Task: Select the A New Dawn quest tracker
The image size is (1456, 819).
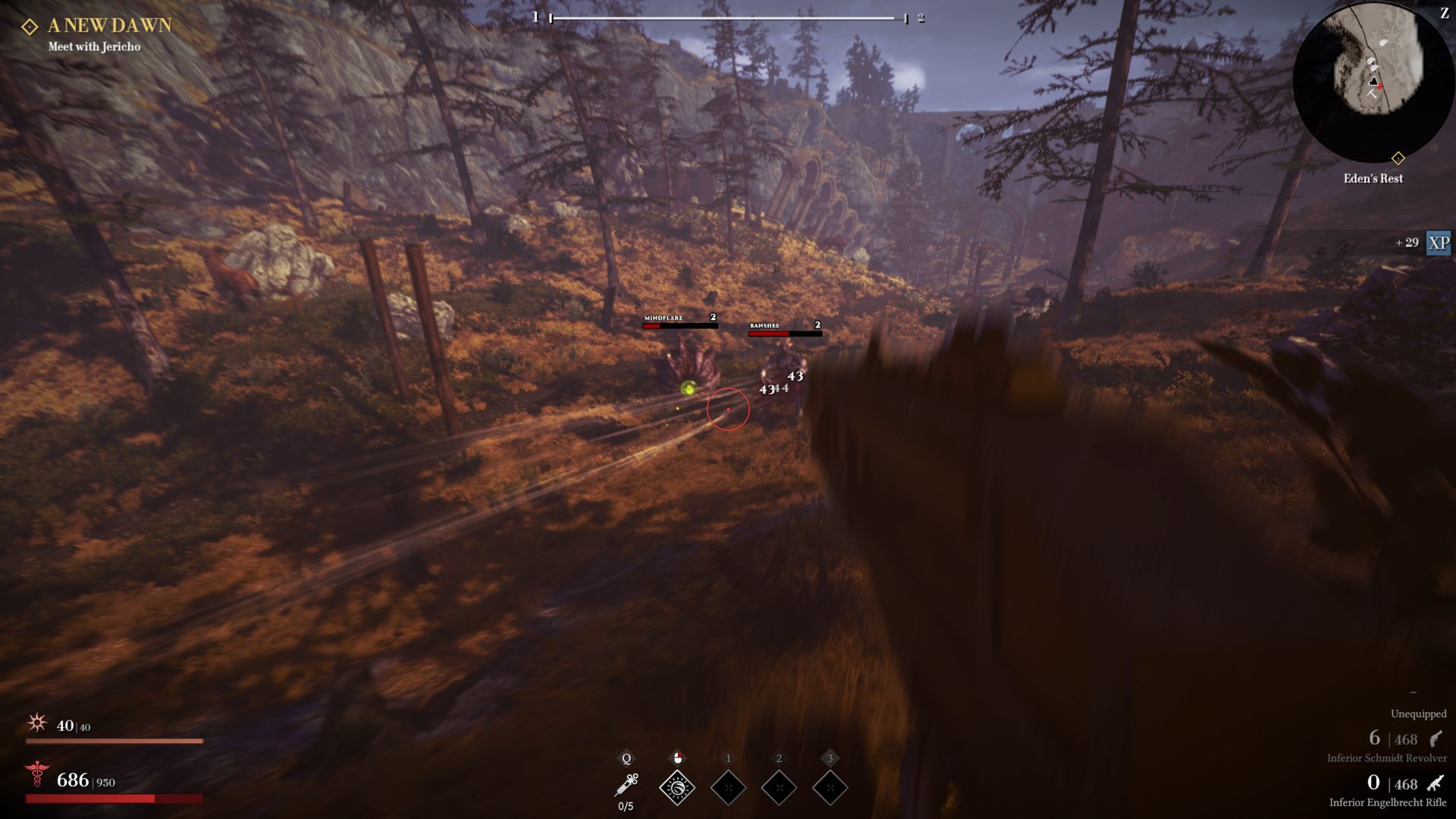Action: [109, 26]
